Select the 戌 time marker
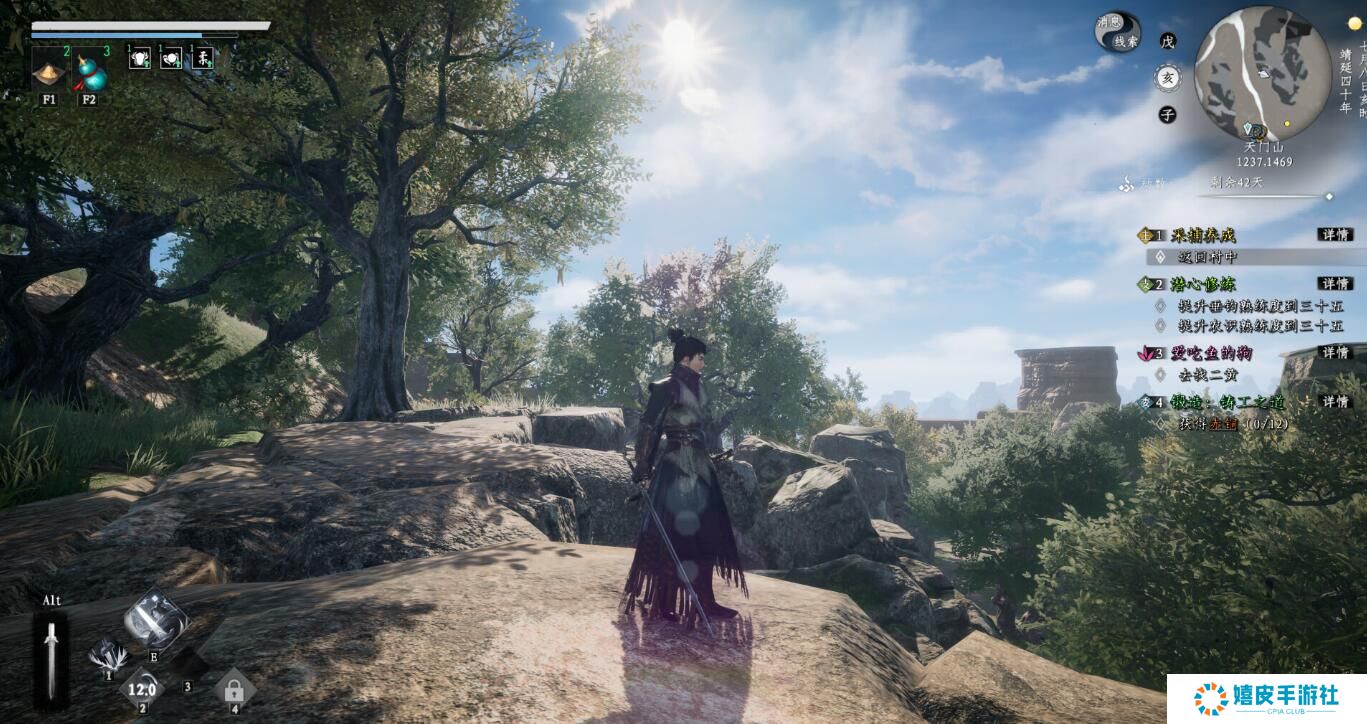 1167,41
